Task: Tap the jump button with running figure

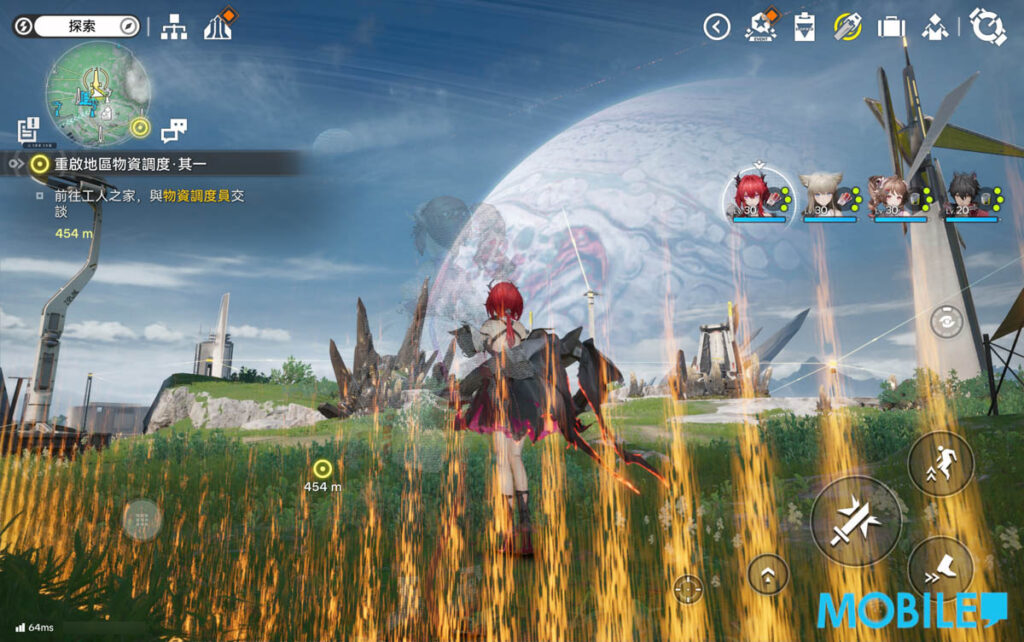Action: pyautogui.click(x=941, y=463)
